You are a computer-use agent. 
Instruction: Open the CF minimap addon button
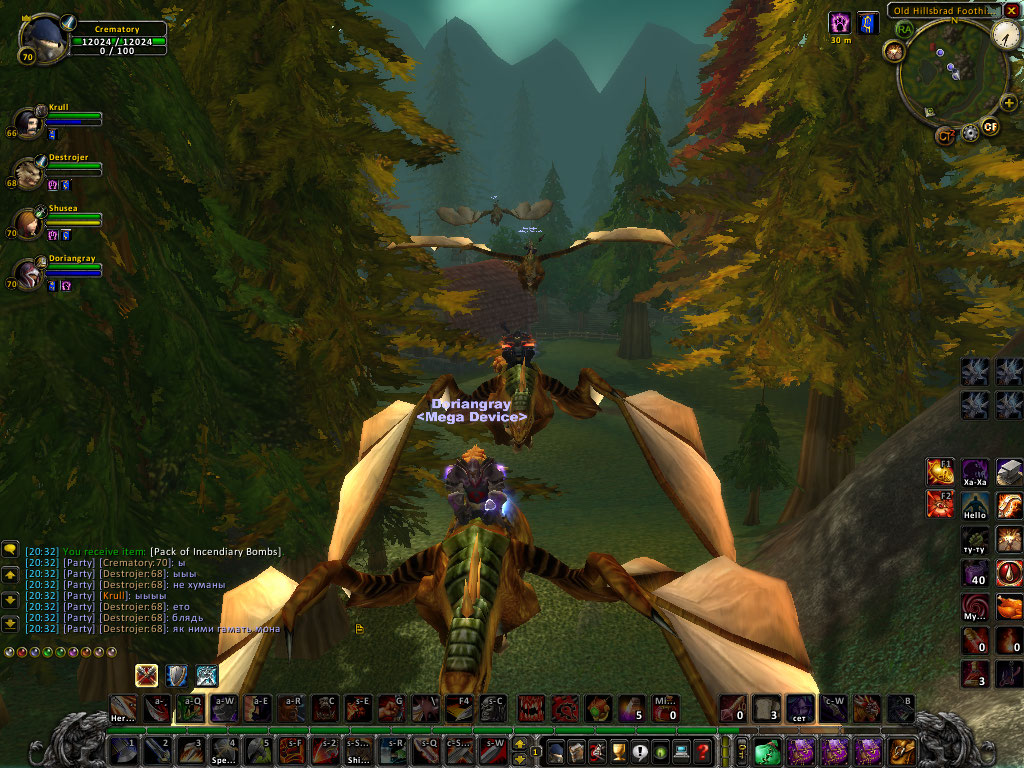[x=990, y=126]
